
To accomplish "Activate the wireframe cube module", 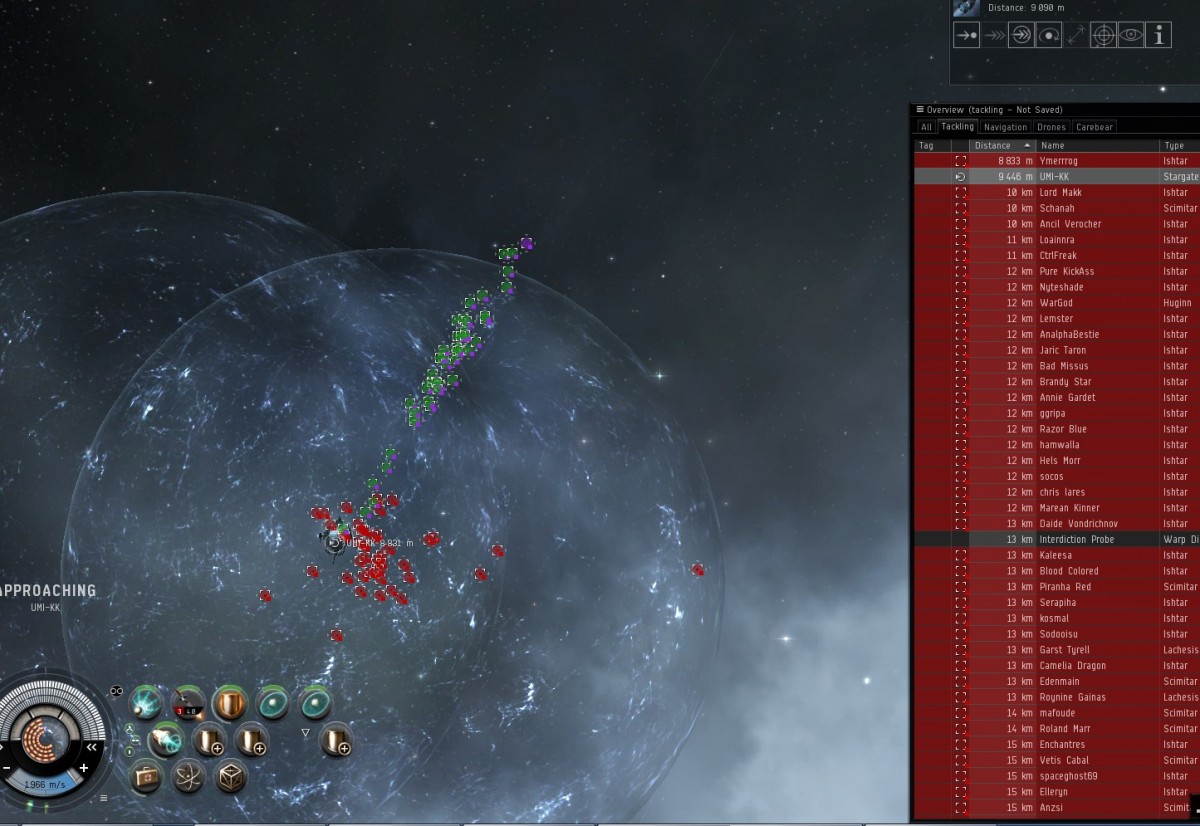I will pos(230,776).
